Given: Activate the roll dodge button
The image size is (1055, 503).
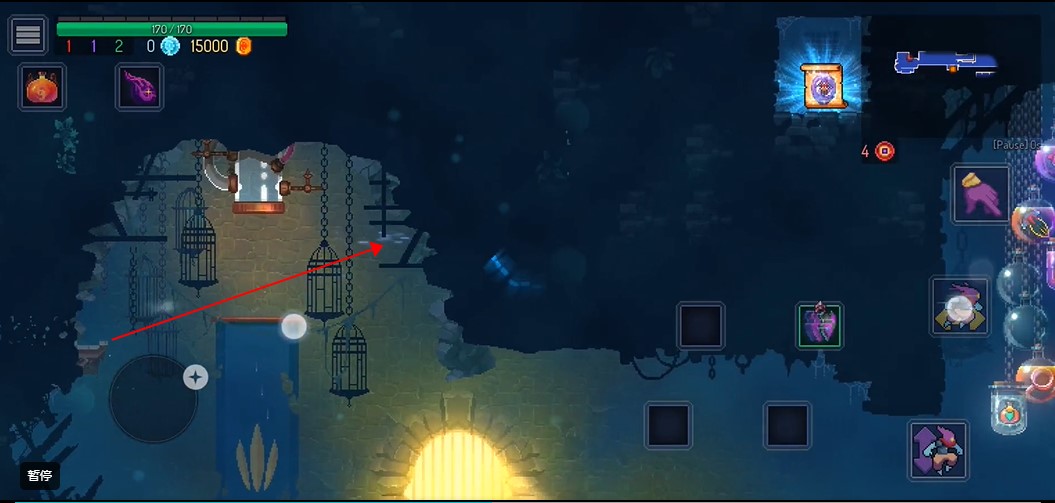Looking at the screenshot, I should tap(960, 306).
